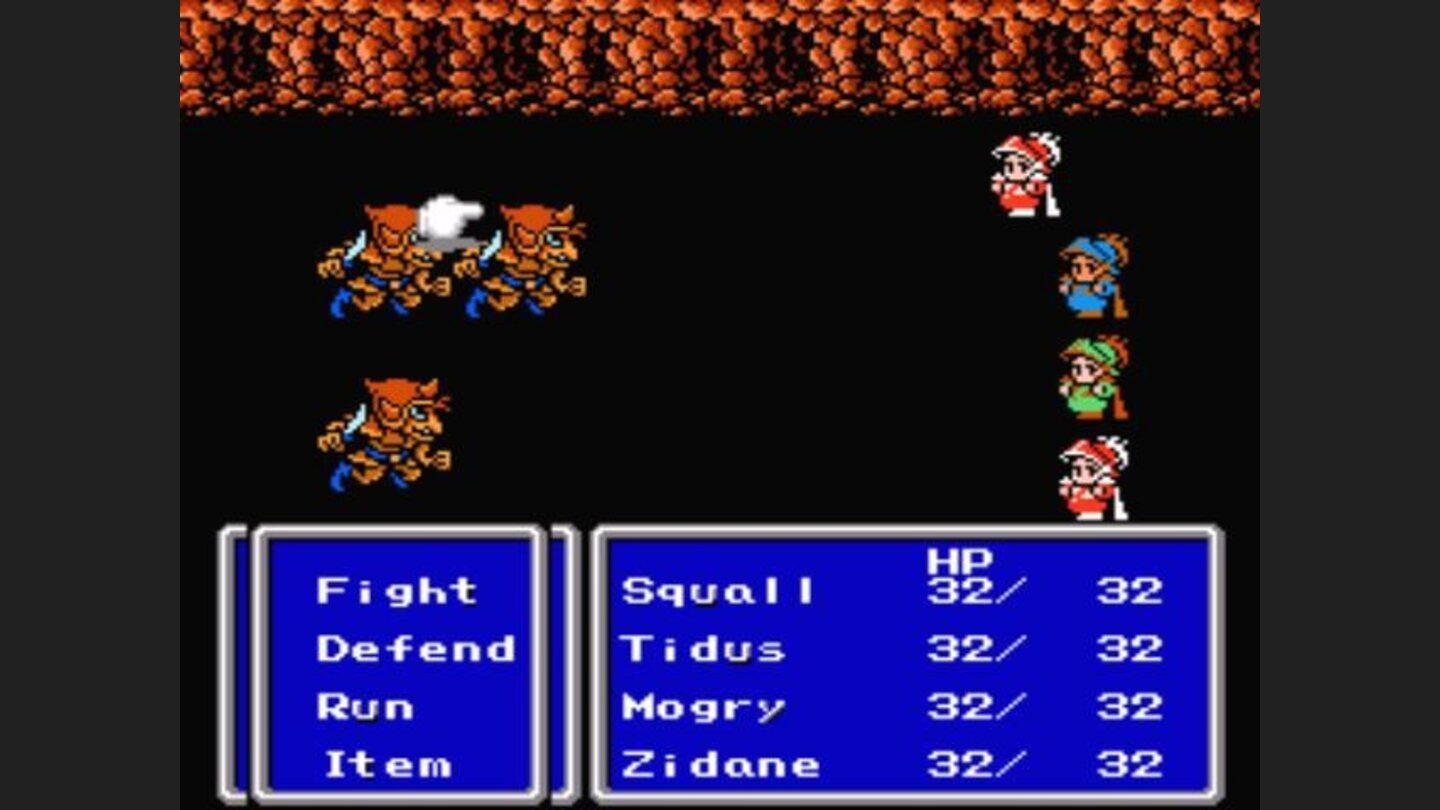Choose the Fight command
1440x810 pixels.
(x=395, y=591)
